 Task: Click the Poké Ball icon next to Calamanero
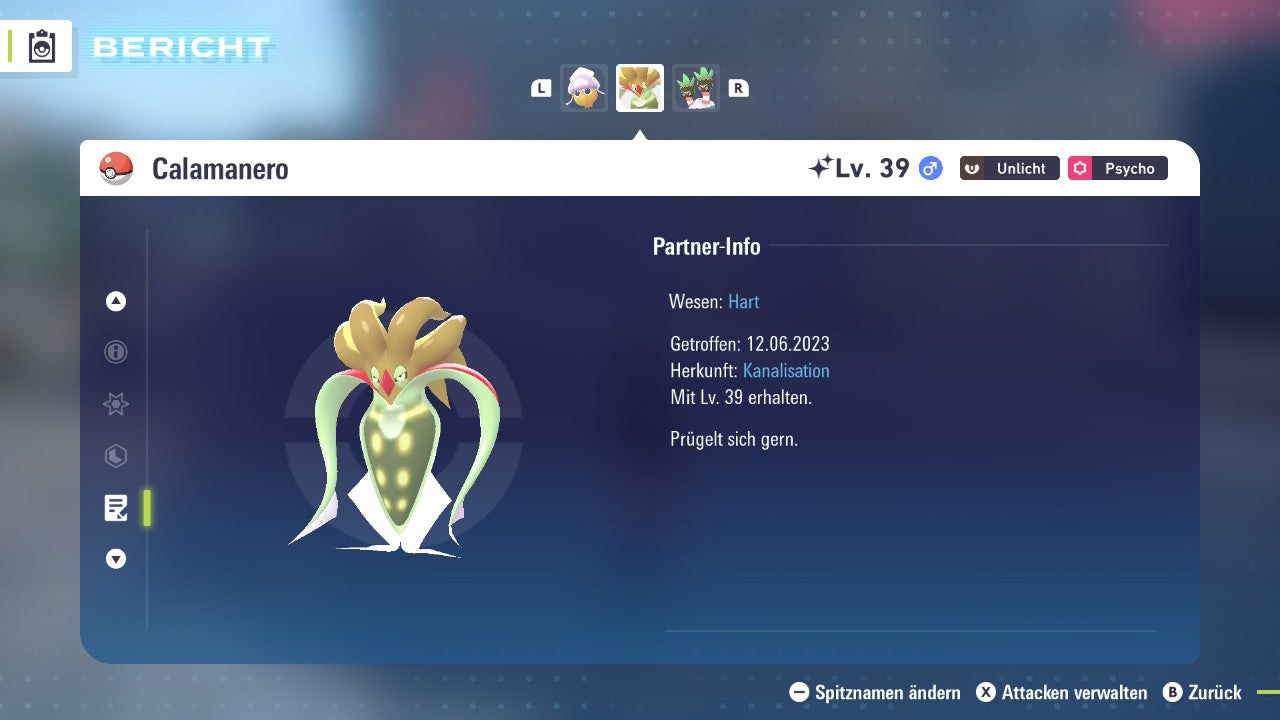[115, 168]
